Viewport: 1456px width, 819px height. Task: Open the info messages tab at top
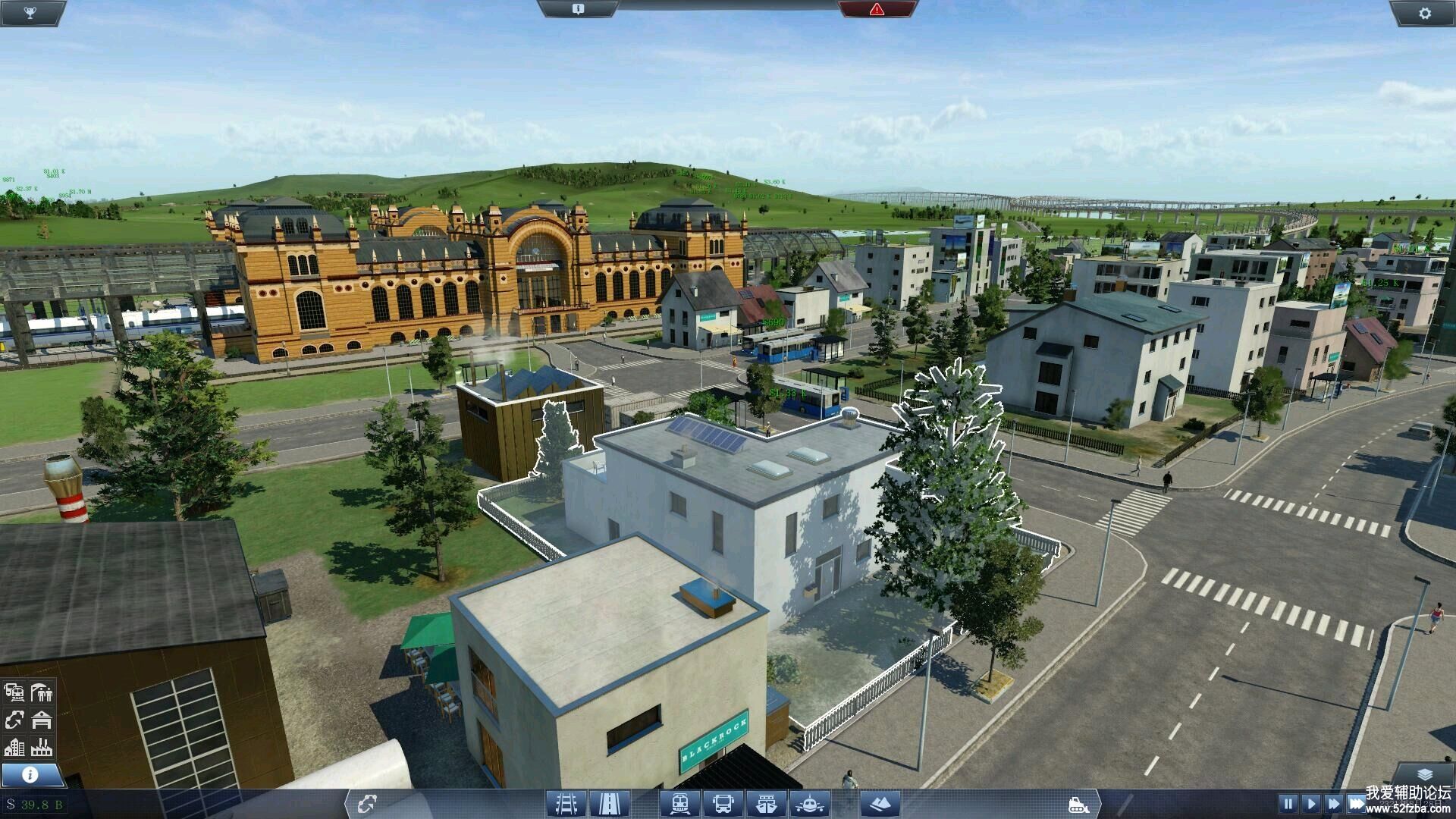point(578,9)
